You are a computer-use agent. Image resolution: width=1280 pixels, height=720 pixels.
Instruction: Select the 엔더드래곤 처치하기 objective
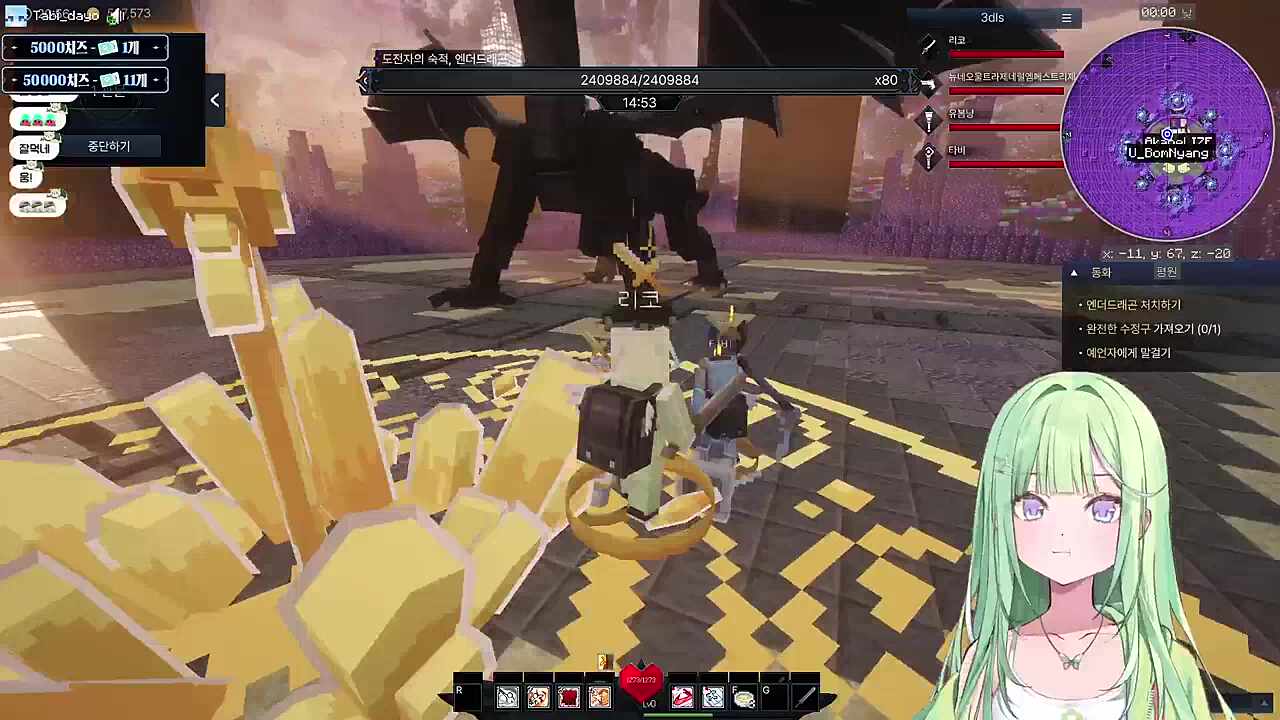coord(1133,305)
